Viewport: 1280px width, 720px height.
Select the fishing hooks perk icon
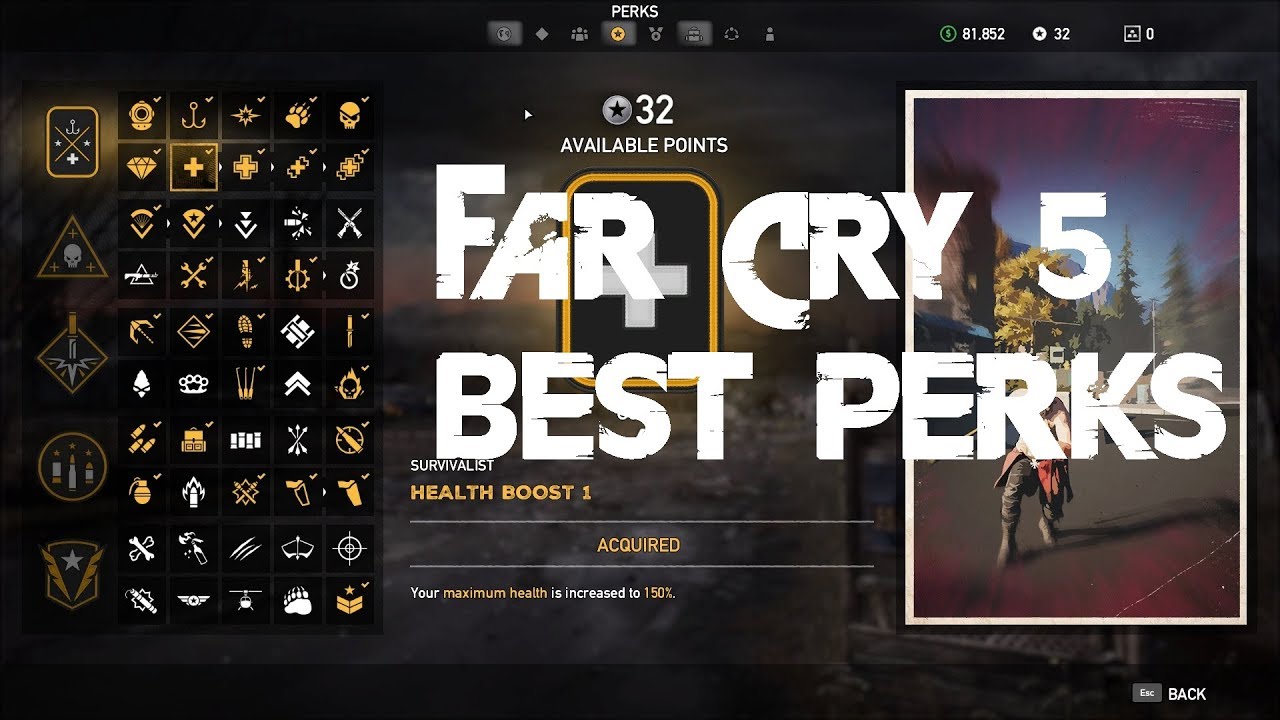(193, 115)
